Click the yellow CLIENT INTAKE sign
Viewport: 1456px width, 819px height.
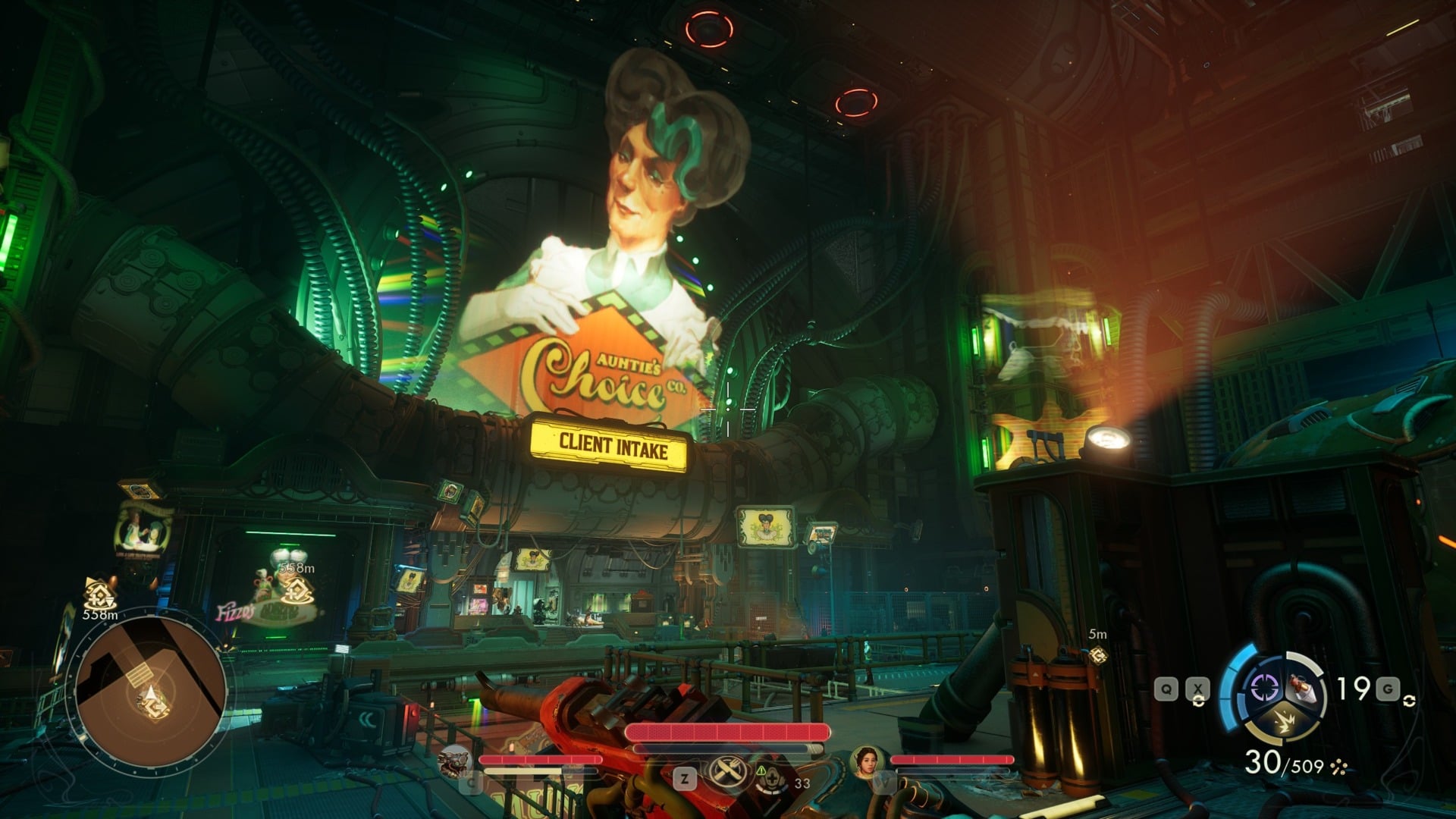tap(613, 446)
